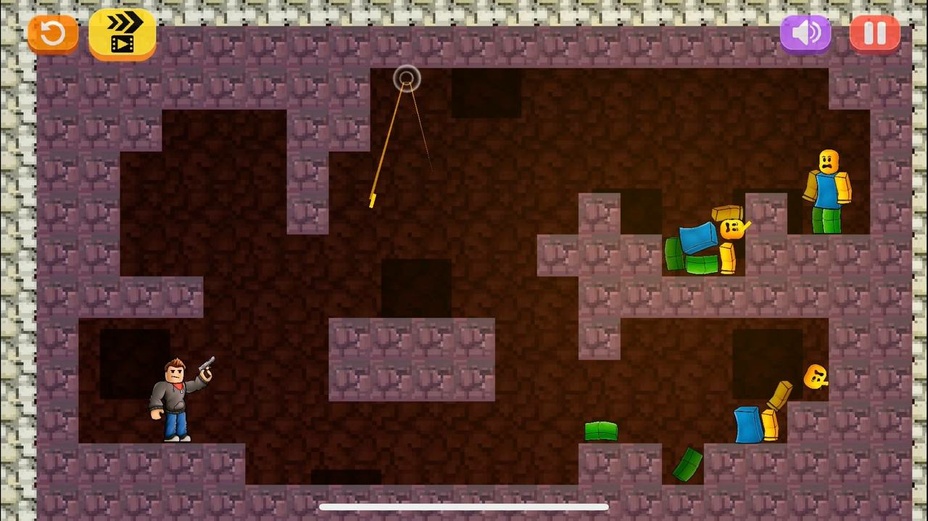Tap the yellow skip-level video button
Image resolution: width=928 pixels, height=521 pixels.
(122, 34)
